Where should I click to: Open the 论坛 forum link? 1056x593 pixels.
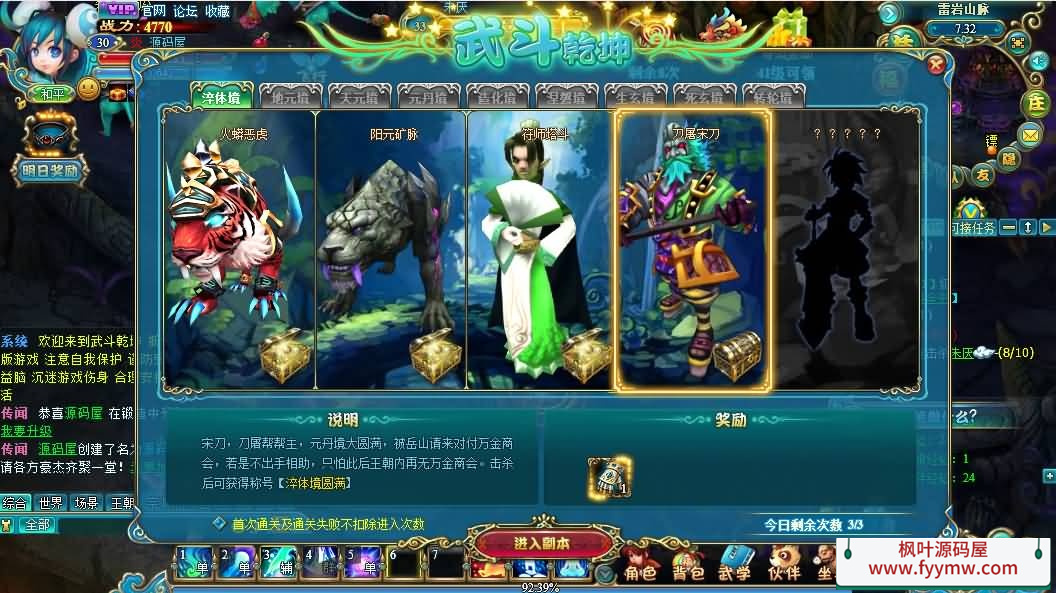(185, 10)
